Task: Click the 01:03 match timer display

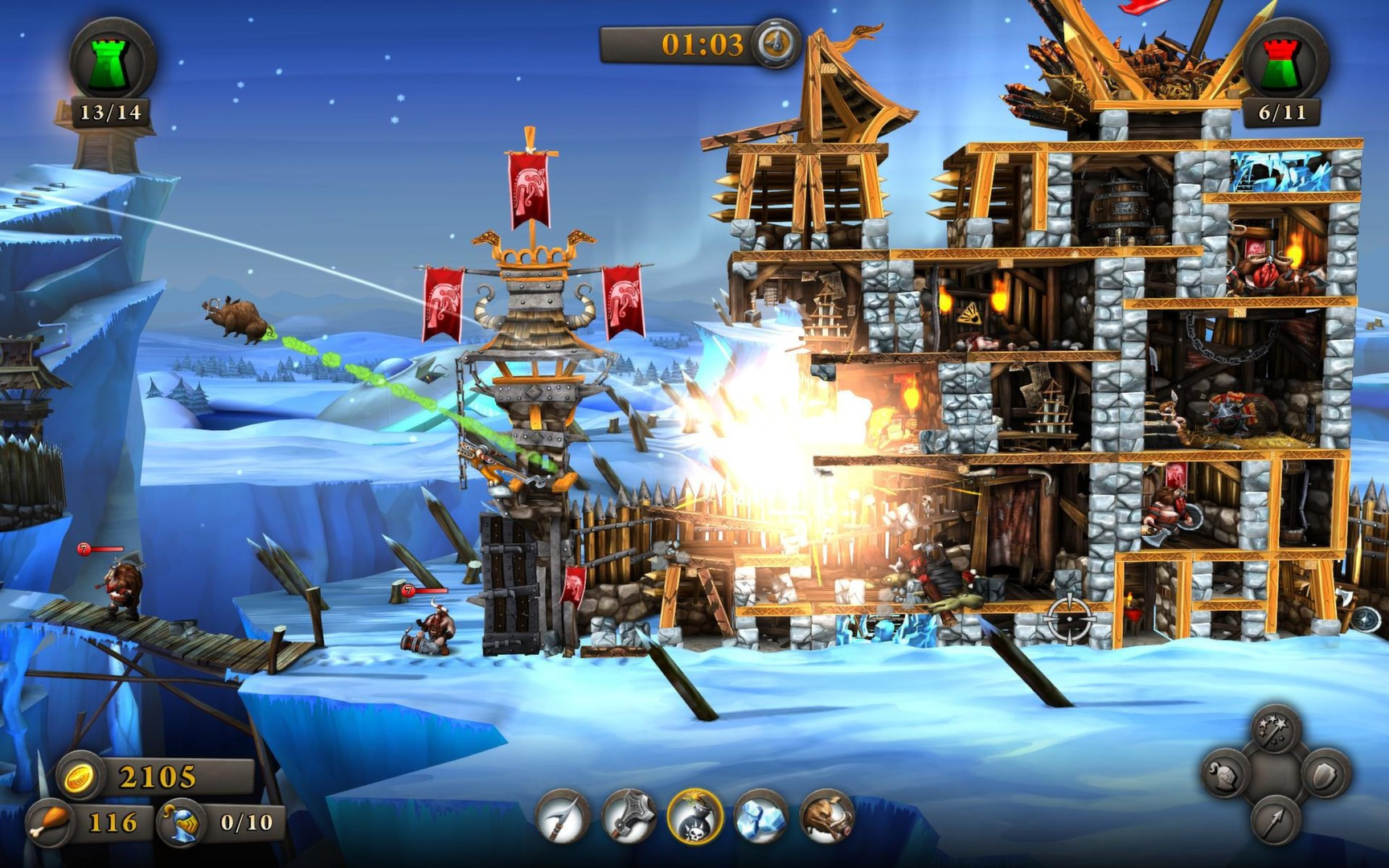Action: (702, 45)
